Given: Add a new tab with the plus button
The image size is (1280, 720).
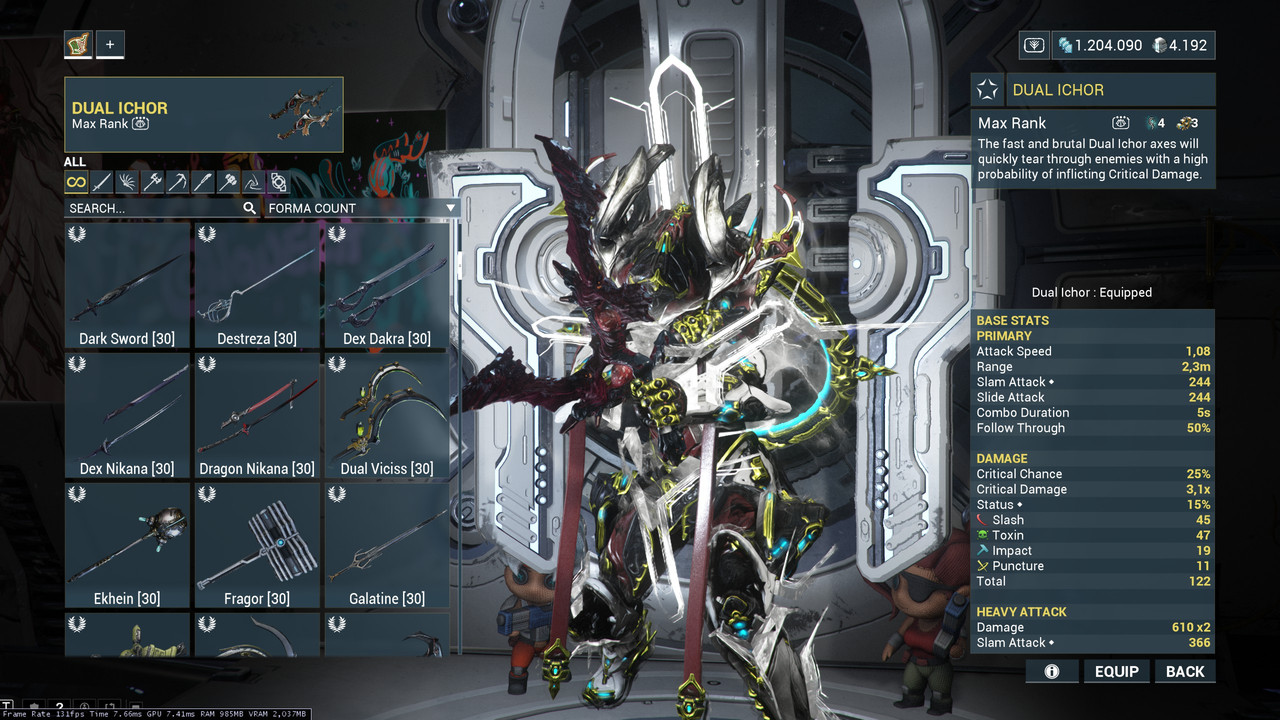Looking at the screenshot, I should [110, 44].
